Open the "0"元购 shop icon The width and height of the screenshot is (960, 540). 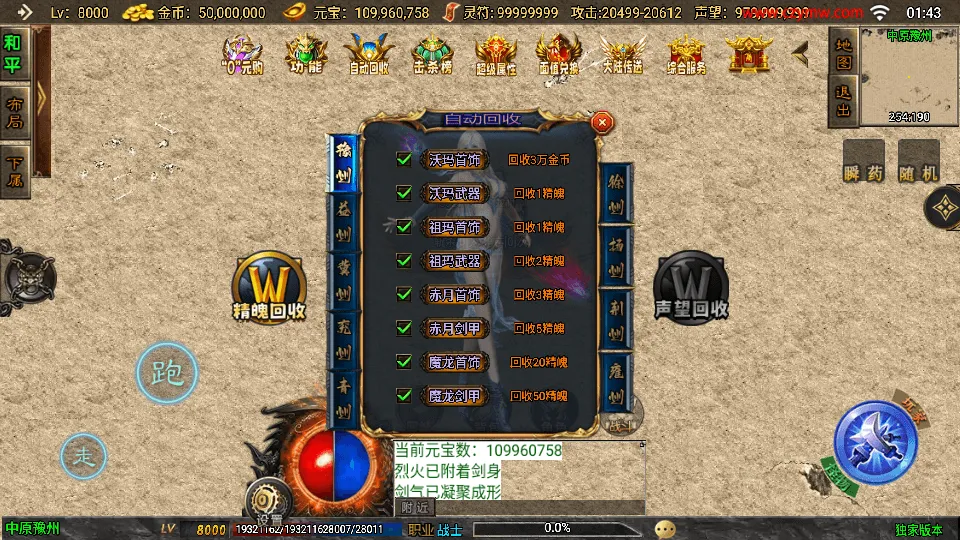241,54
